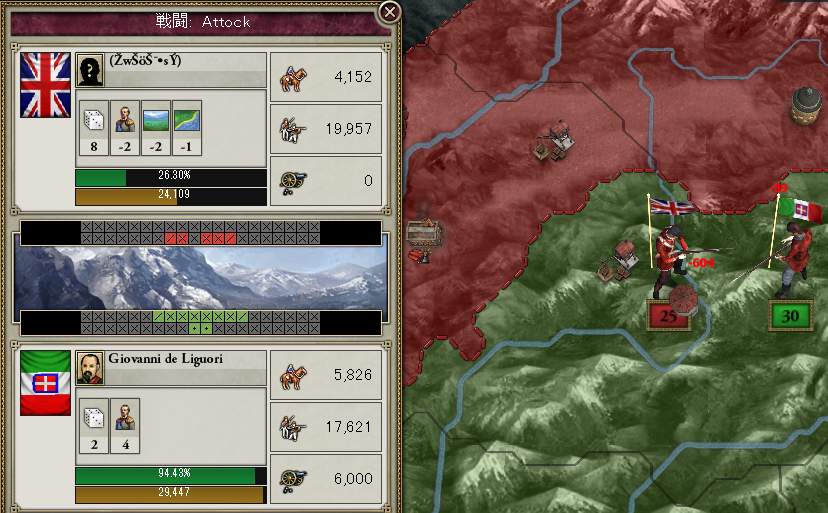This screenshot has height=513, width=828.
Task: Select the green army counter labeled 30
Action: [790, 316]
